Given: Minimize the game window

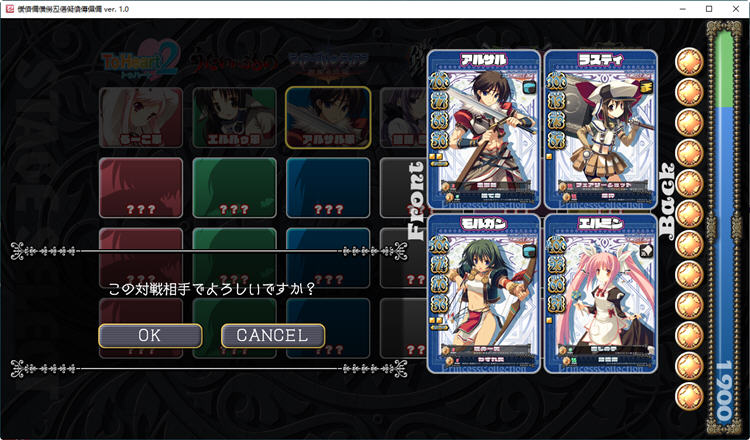Looking at the screenshot, I should point(681,9).
